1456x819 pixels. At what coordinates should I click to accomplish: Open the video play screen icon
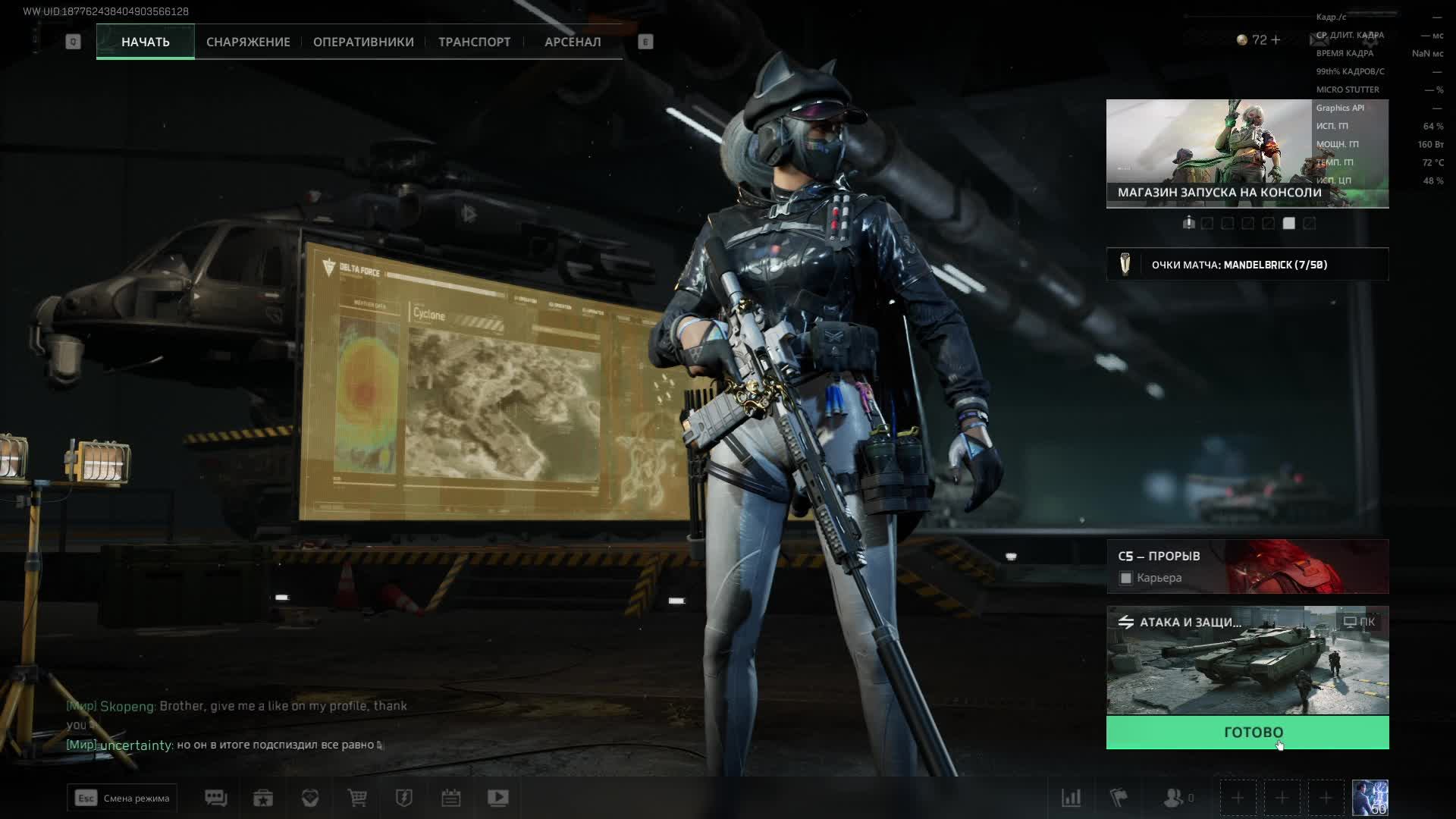point(498,798)
